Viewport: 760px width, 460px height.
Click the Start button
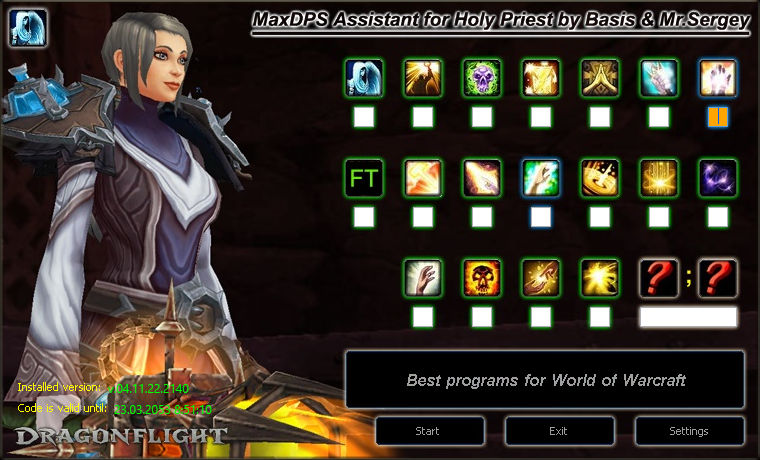pyautogui.click(x=427, y=431)
